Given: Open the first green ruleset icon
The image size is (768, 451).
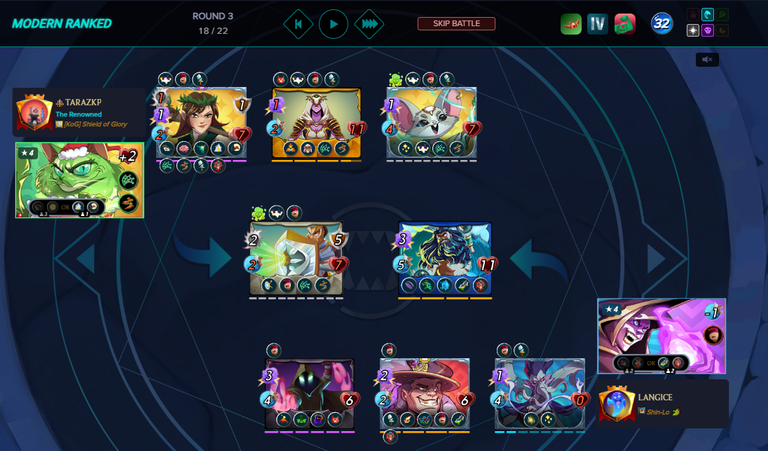Looking at the screenshot, I should [571, 24].
